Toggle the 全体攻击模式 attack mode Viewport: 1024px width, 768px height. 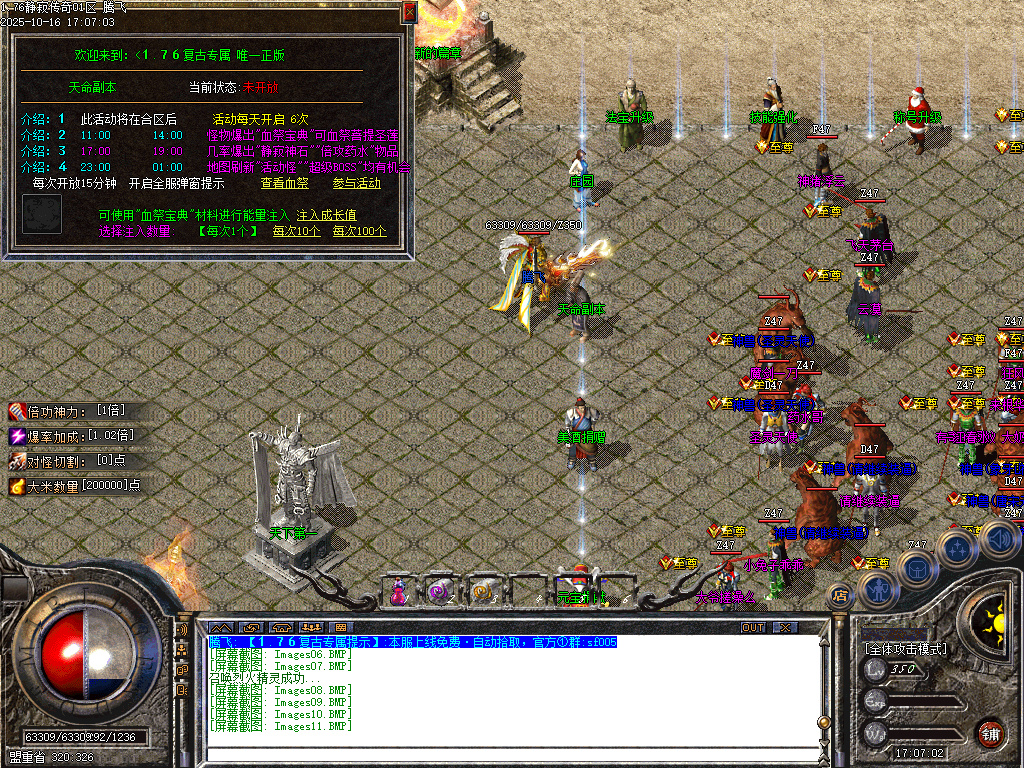[x=906, y=649]
